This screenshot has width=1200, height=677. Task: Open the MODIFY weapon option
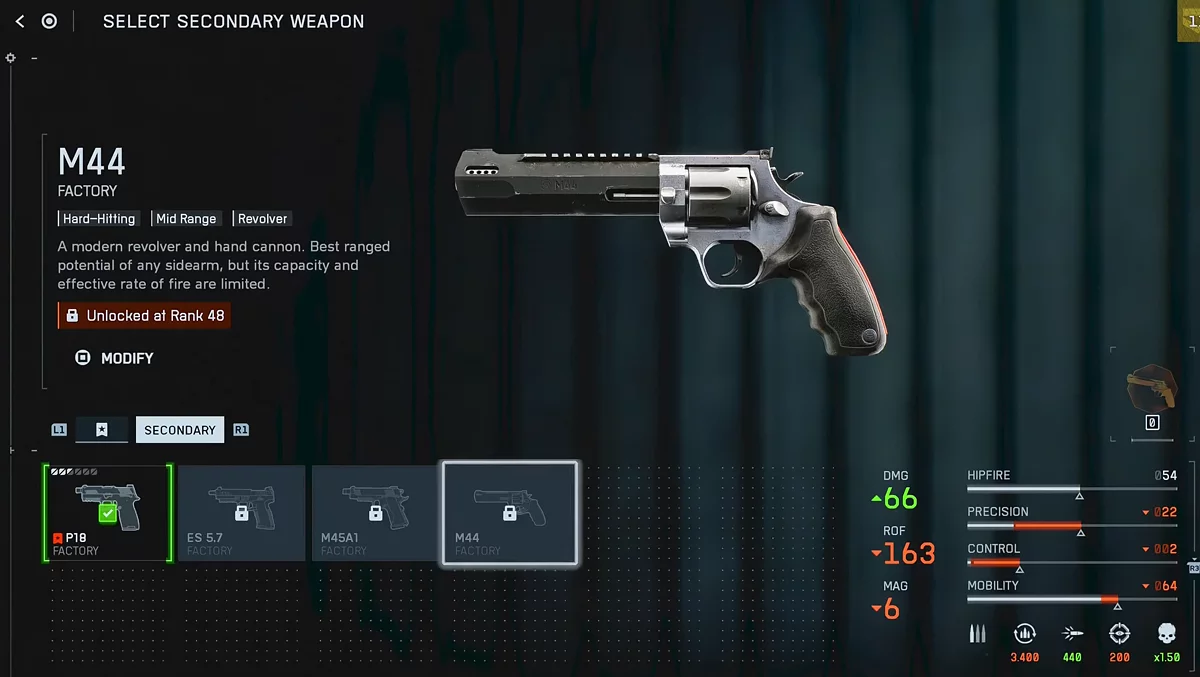point(115,358)
